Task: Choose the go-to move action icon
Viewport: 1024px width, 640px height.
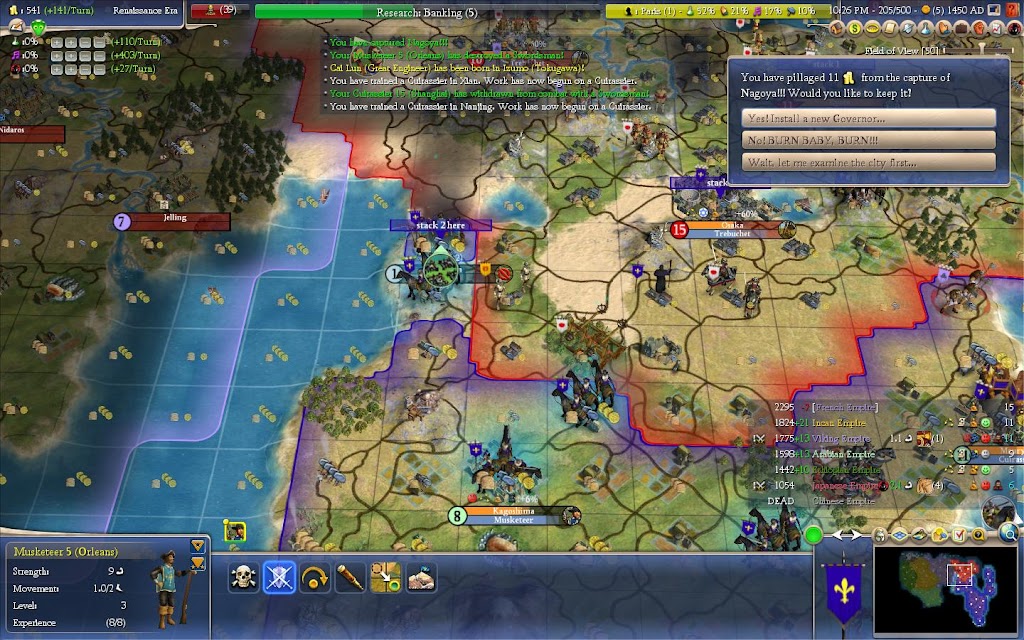Action: [x=386, y=578]
